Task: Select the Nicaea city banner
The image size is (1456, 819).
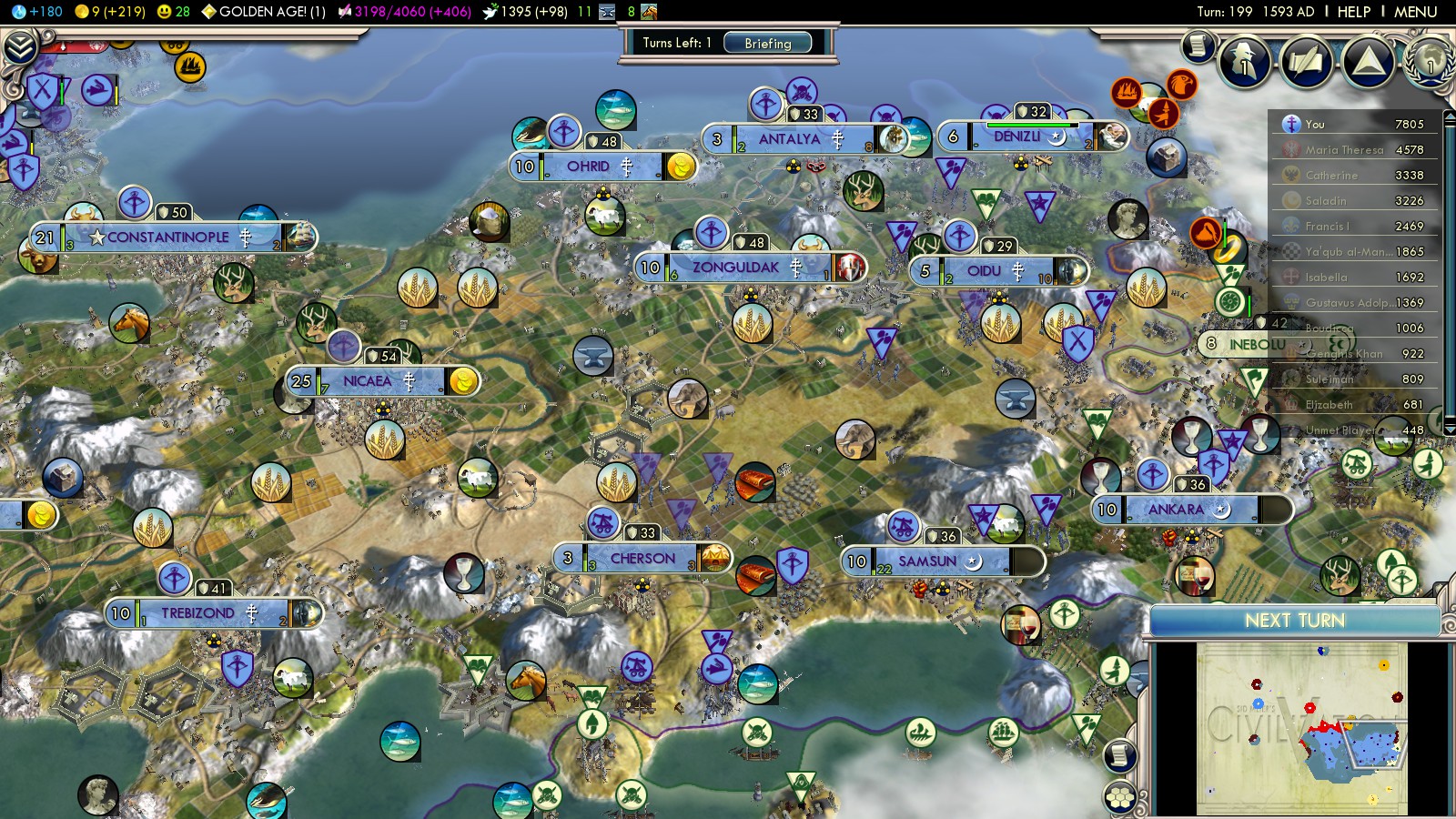Action: click(368, 381)
